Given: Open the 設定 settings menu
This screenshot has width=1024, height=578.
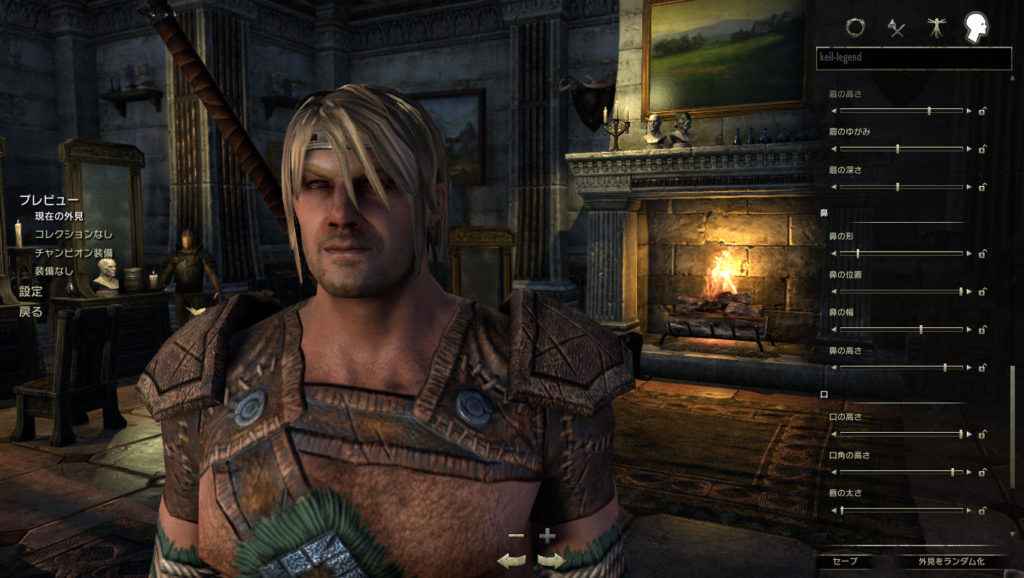Looking at the screenshot, I should [31, 292].
